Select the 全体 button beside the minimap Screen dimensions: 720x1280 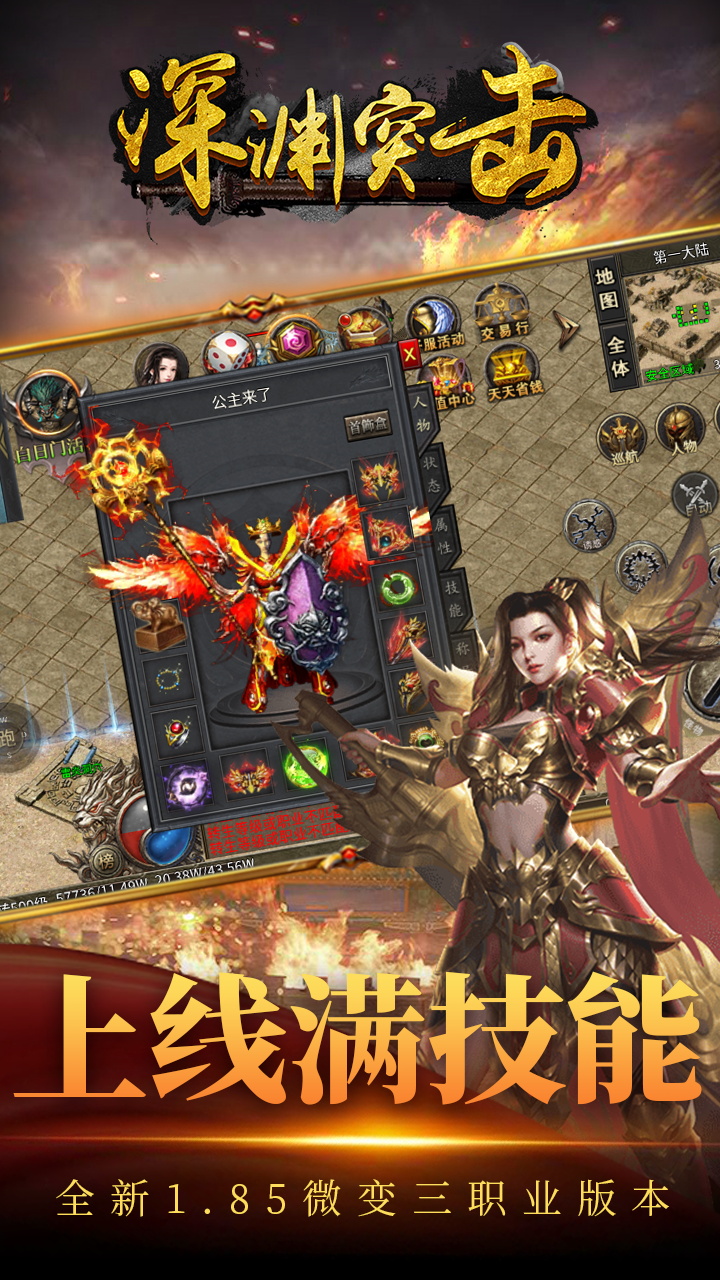tap(618, 357)
